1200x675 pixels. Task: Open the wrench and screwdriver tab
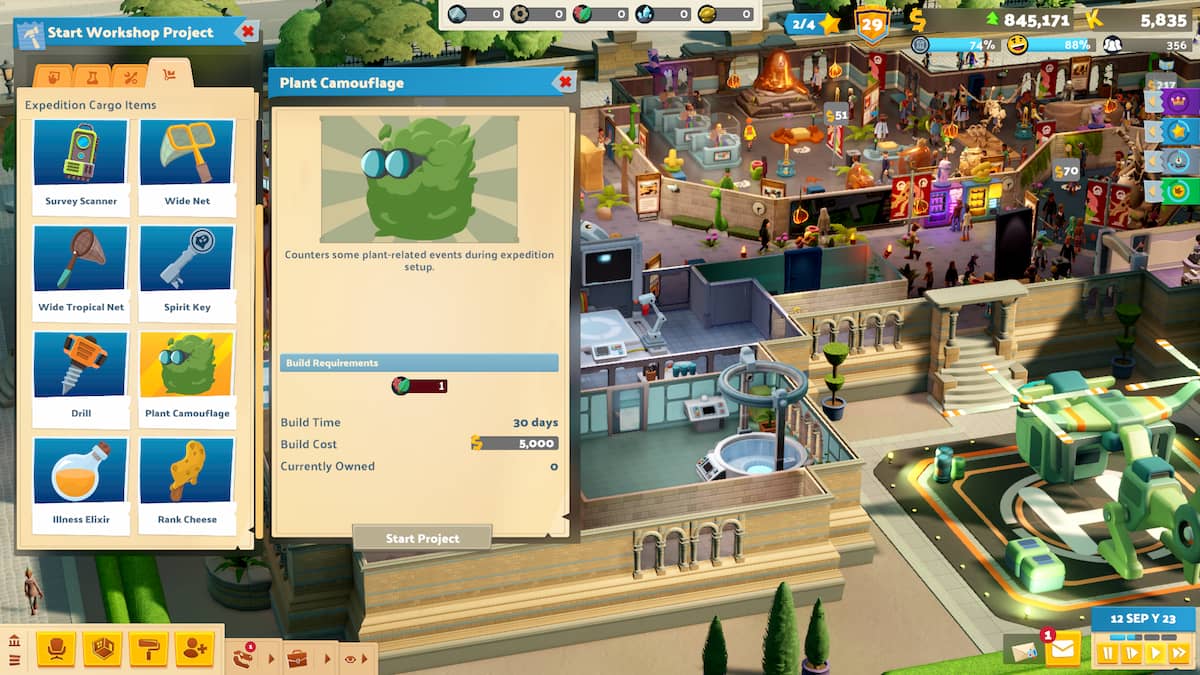[x=130, y=77]
